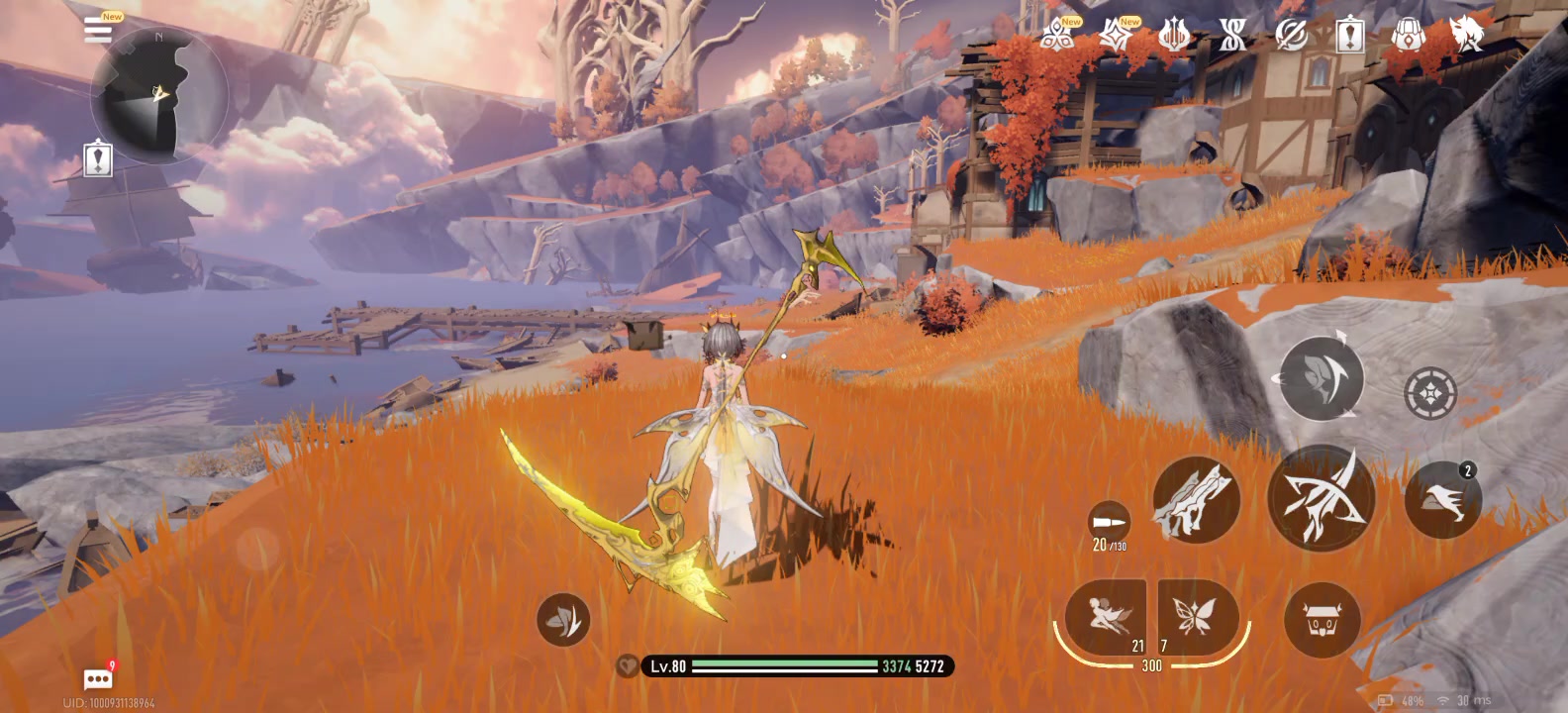Open the sword-in-circle menu icon
1568x713 pixels.
click(x=1291, y=37)
